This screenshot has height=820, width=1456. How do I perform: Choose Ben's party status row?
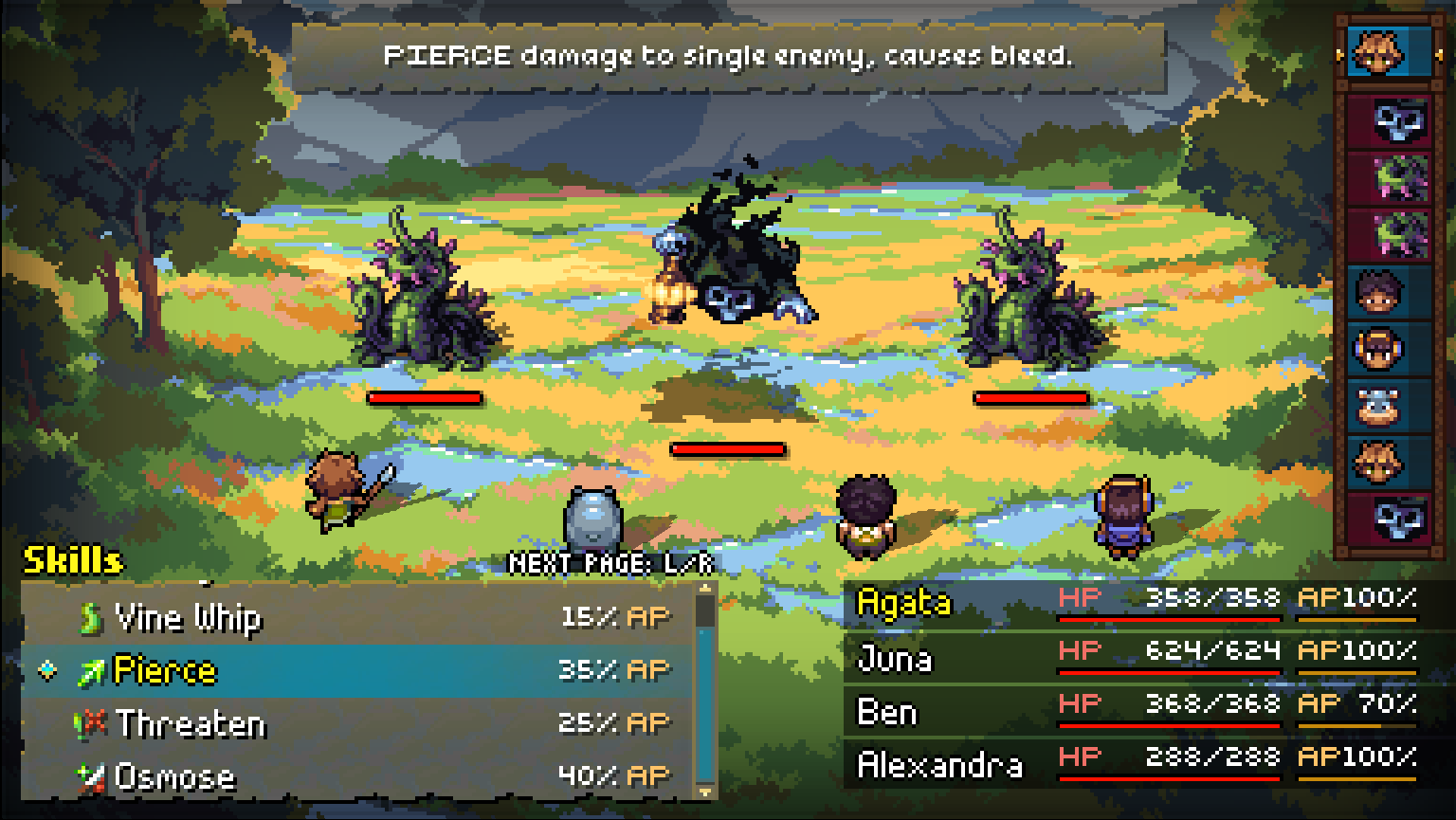tap(1134, 710)
